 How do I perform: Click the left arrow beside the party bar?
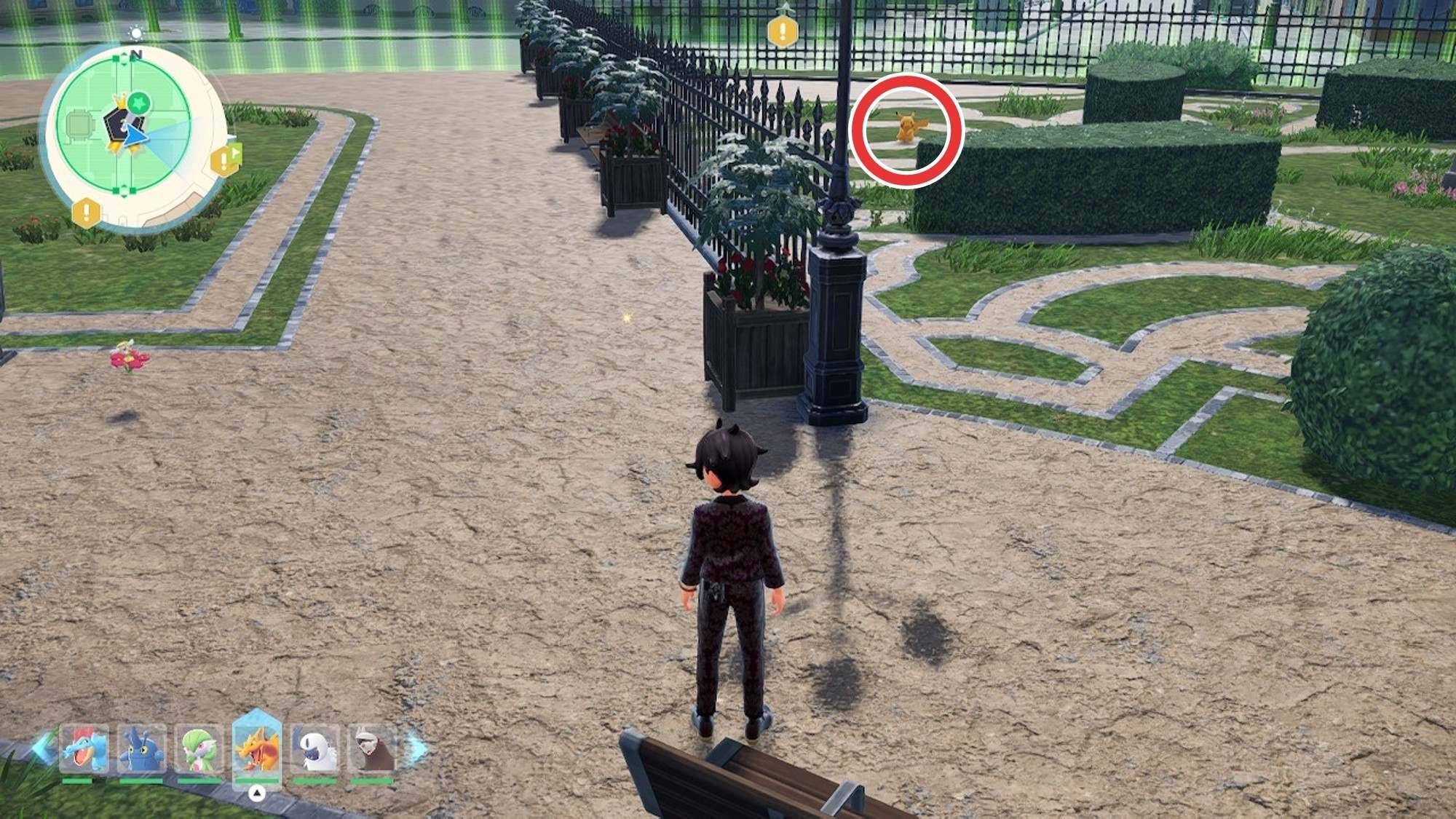click(42, 748)
